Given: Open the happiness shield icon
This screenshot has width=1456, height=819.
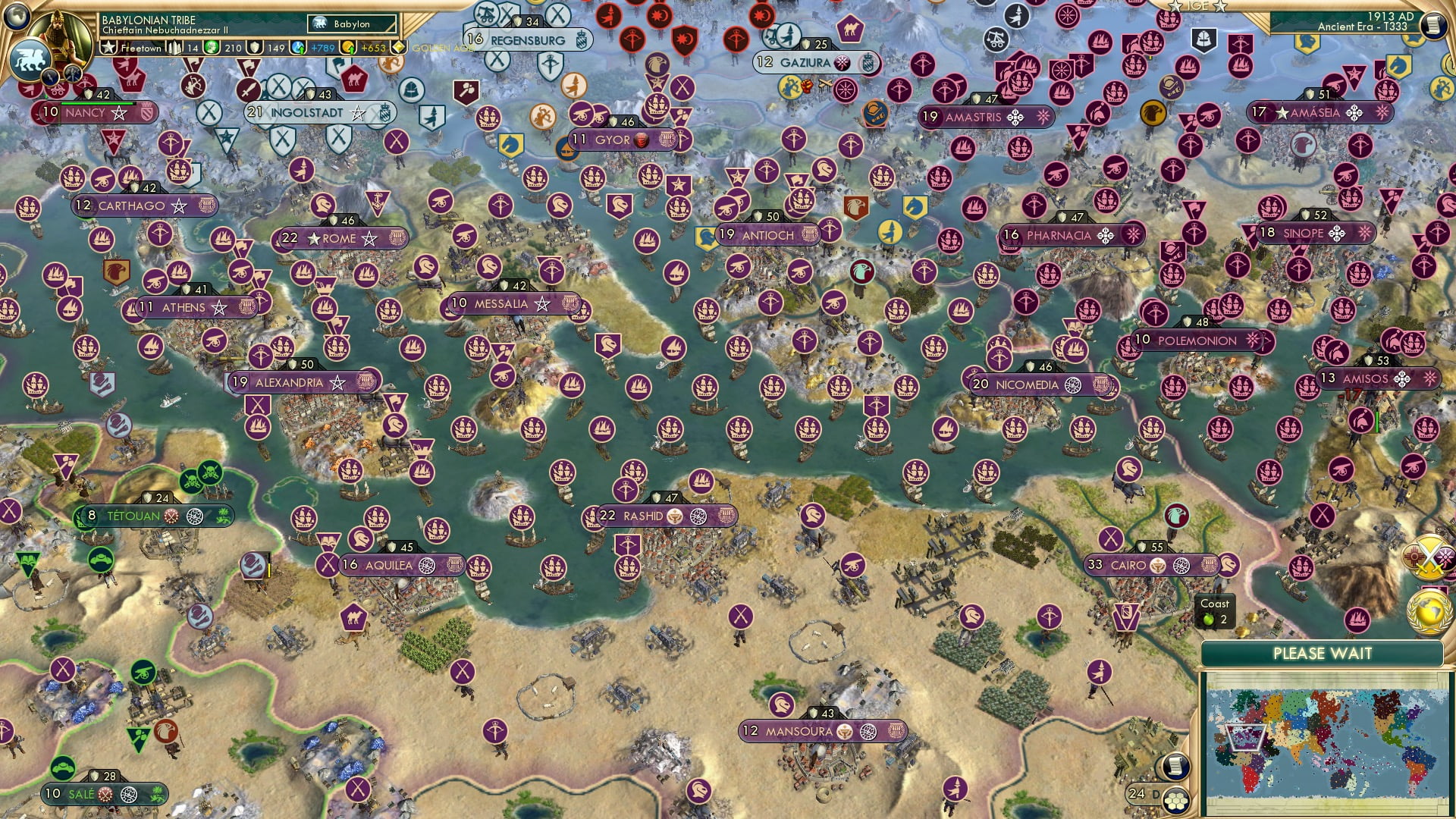Looking at the screenshot, I should point(256,48).
